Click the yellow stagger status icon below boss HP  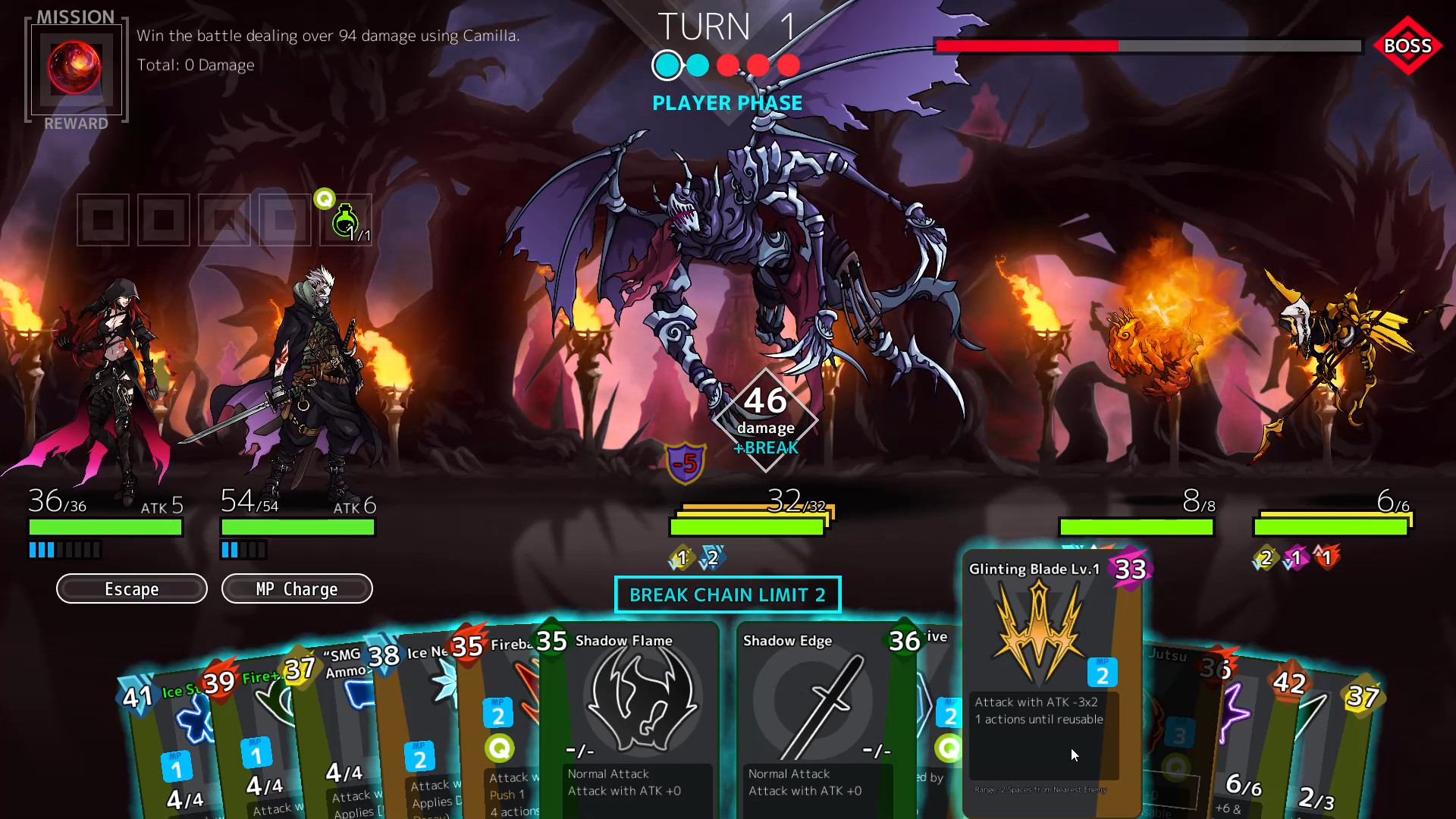(682, 558)
